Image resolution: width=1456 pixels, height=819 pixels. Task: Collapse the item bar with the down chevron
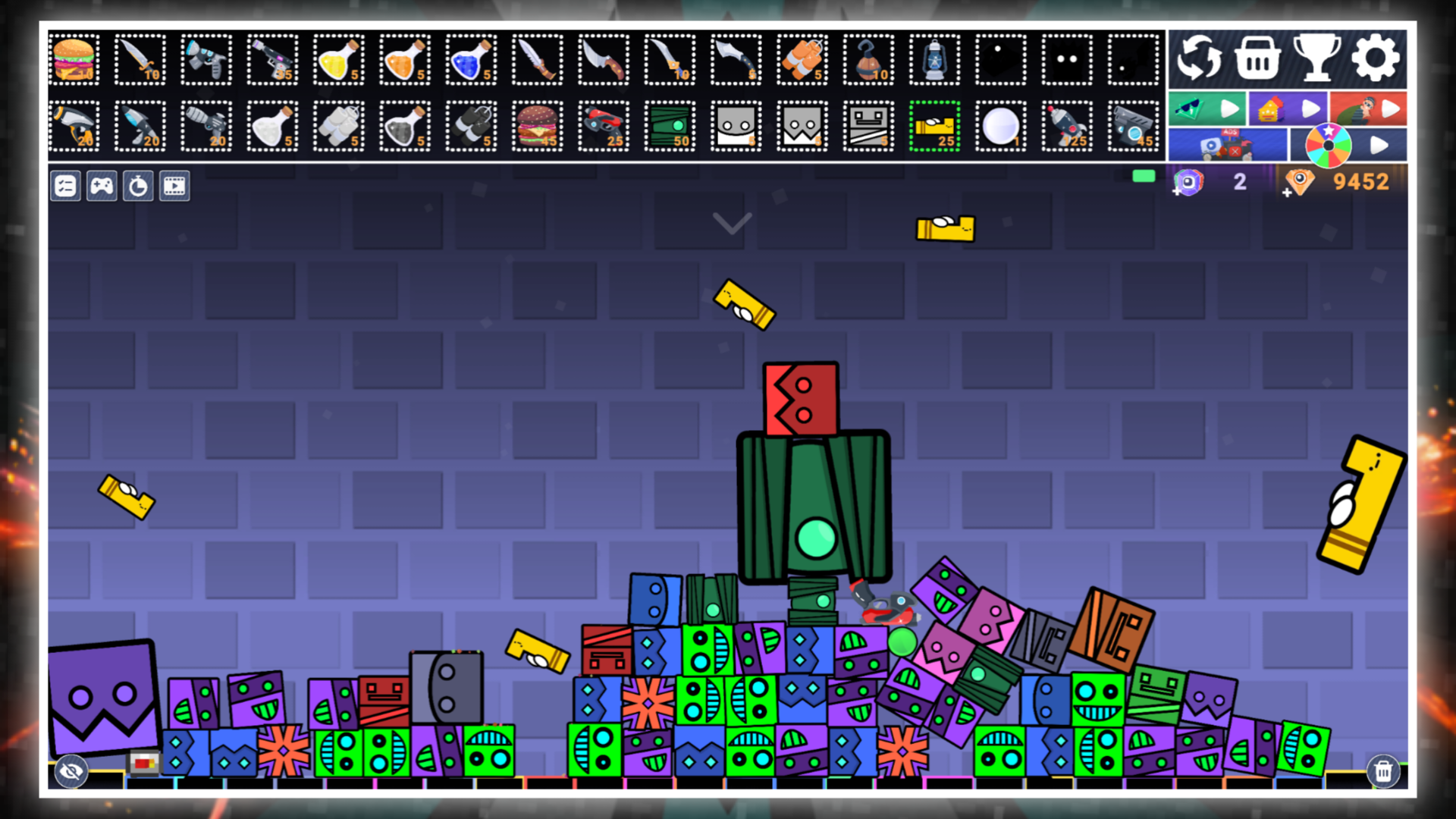[730, 224]
